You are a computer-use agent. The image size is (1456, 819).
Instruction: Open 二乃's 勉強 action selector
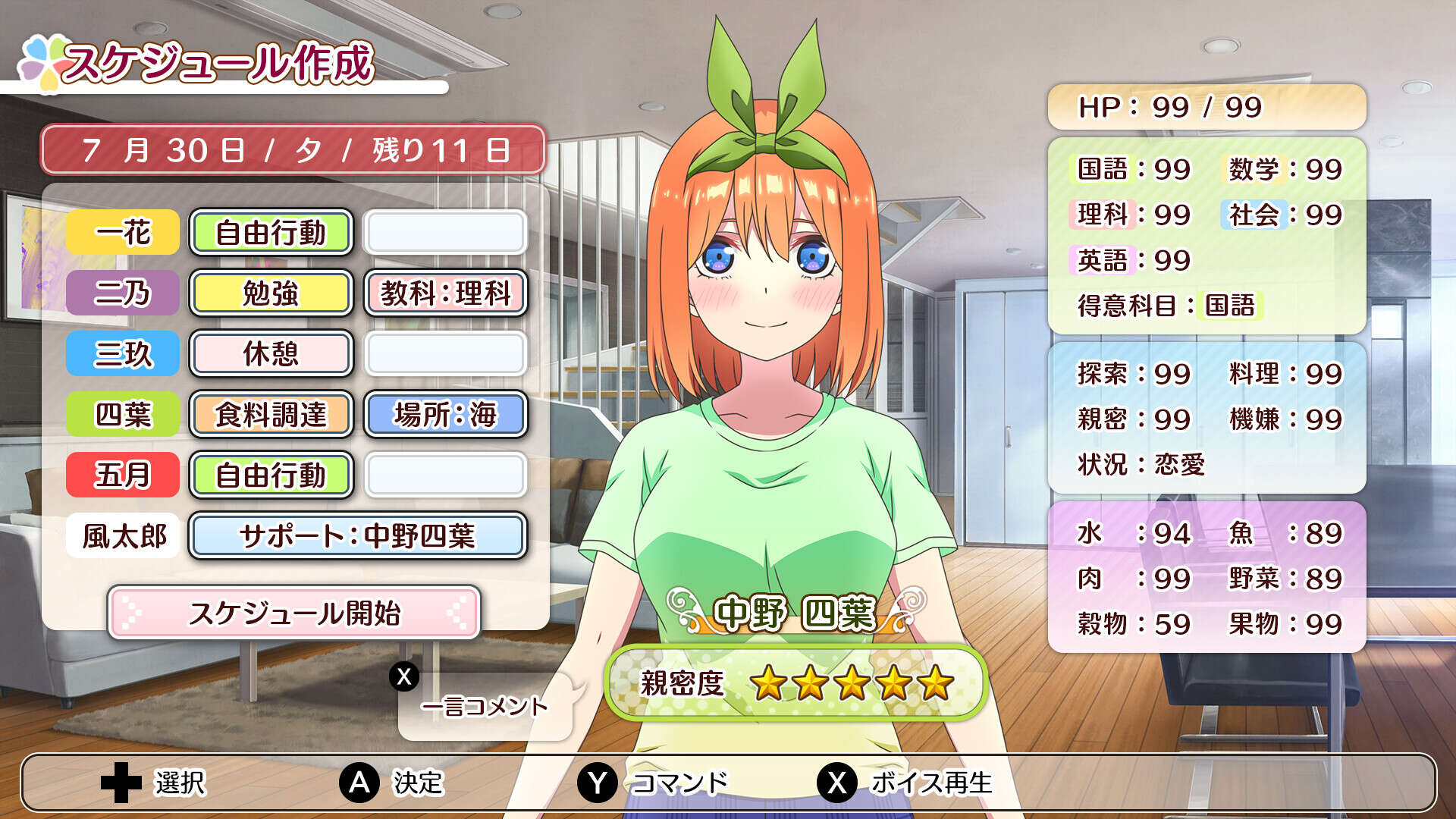pyautogui.click(x=271, y=293)
